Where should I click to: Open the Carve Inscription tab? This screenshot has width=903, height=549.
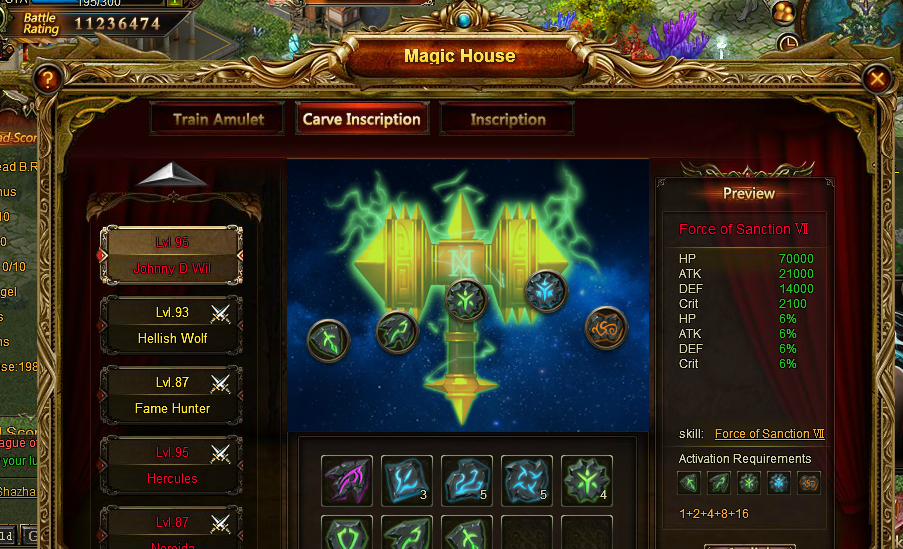[361, 119]
